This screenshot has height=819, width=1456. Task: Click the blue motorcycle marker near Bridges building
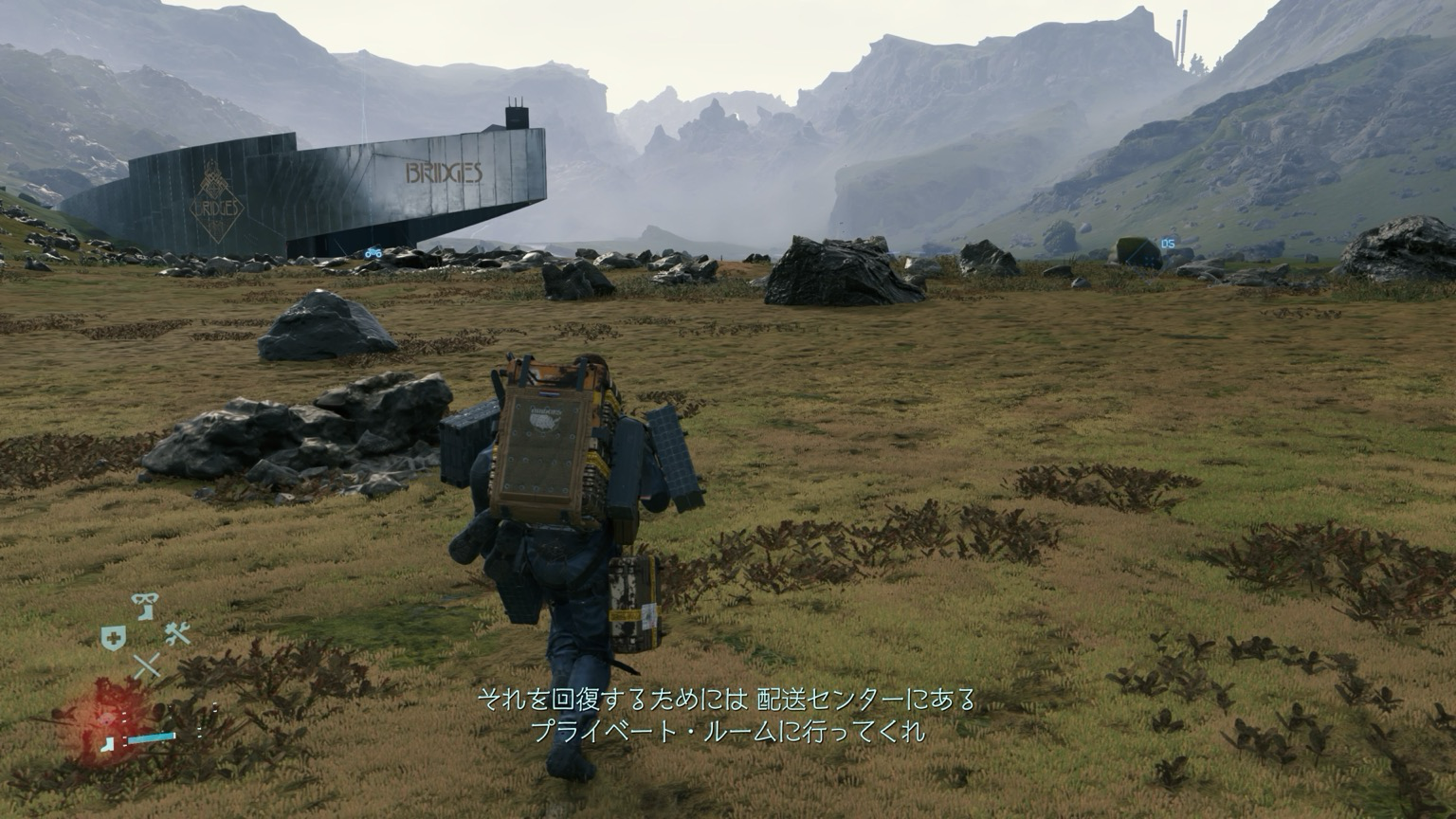(x=373, y=253)
